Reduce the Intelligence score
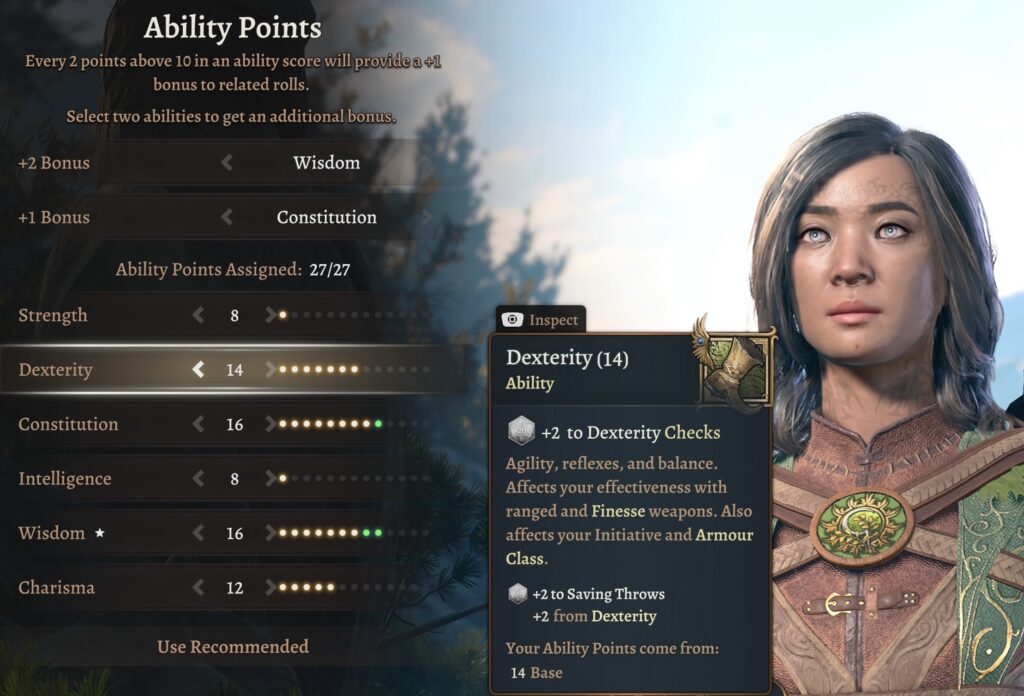 198,479
